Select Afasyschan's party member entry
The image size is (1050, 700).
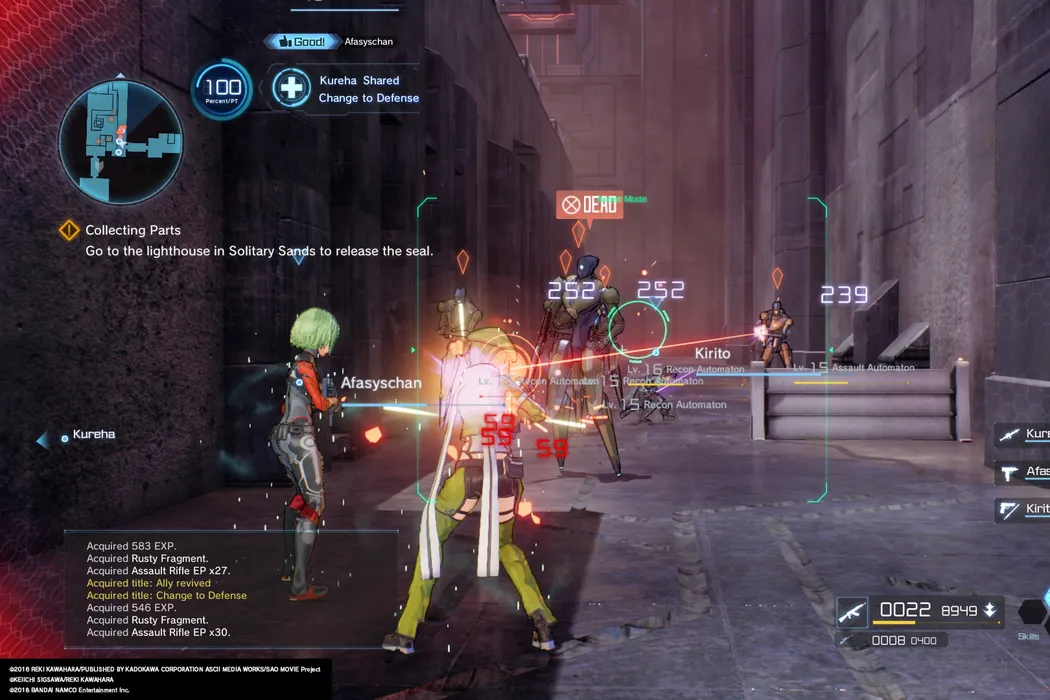click(1022, 472)
